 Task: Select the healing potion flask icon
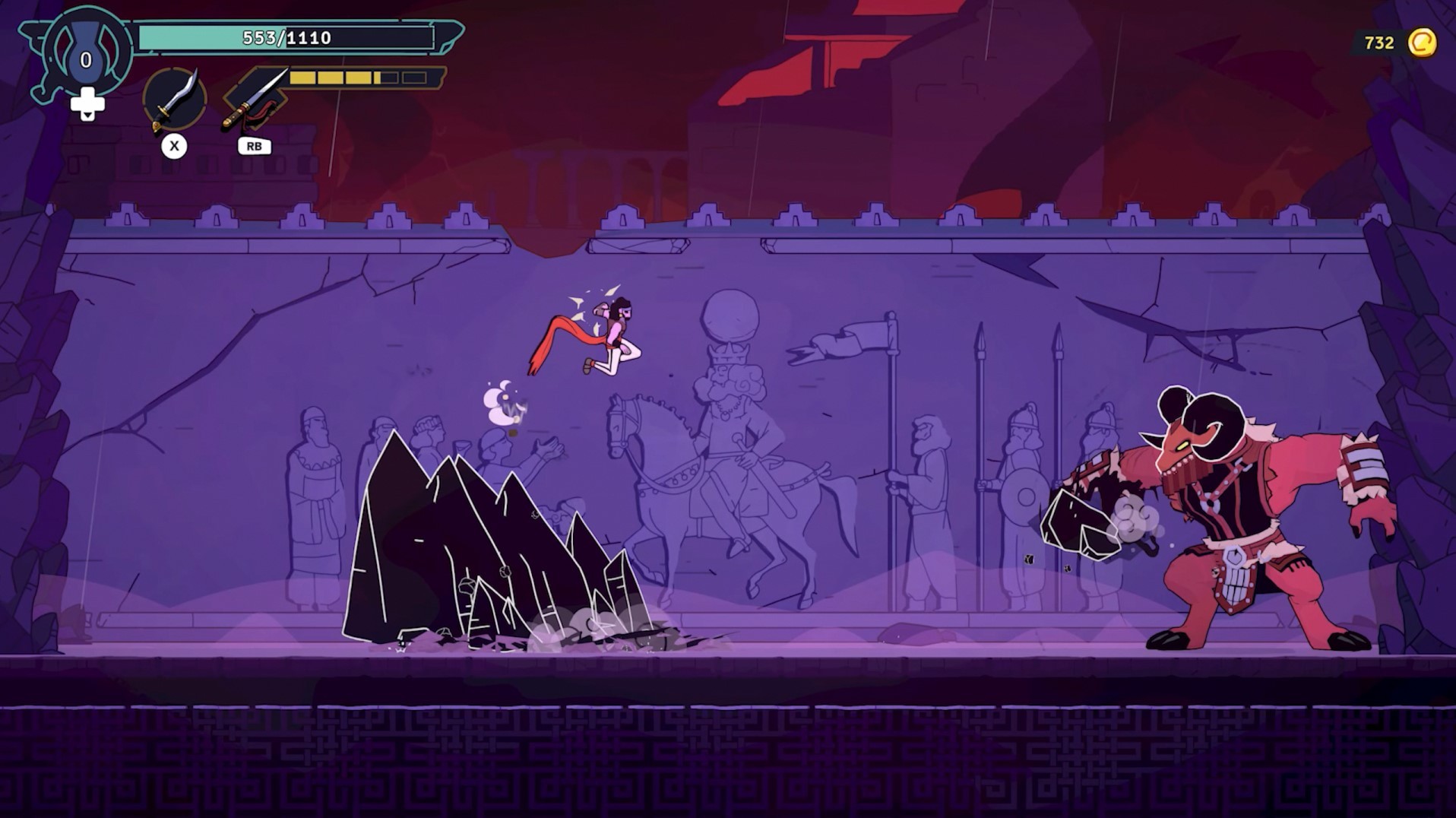[x=86, y=52]
